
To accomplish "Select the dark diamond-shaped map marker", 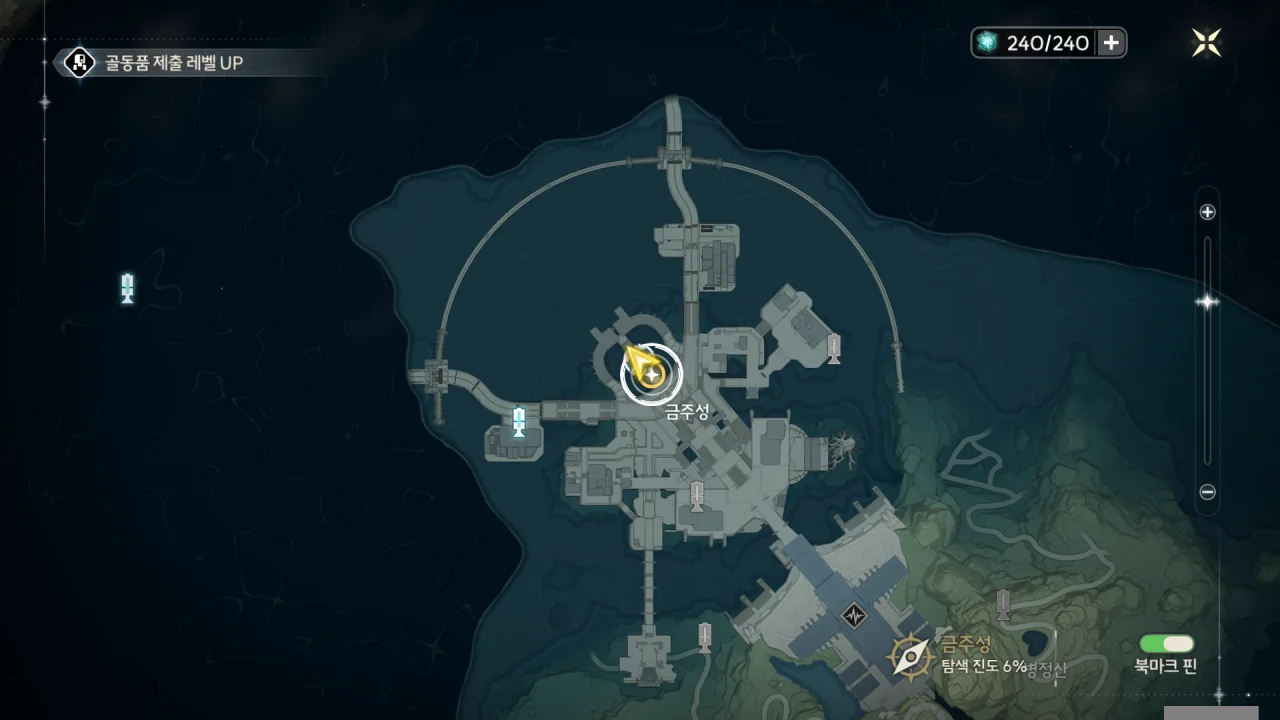I will [x=853, y=616].
